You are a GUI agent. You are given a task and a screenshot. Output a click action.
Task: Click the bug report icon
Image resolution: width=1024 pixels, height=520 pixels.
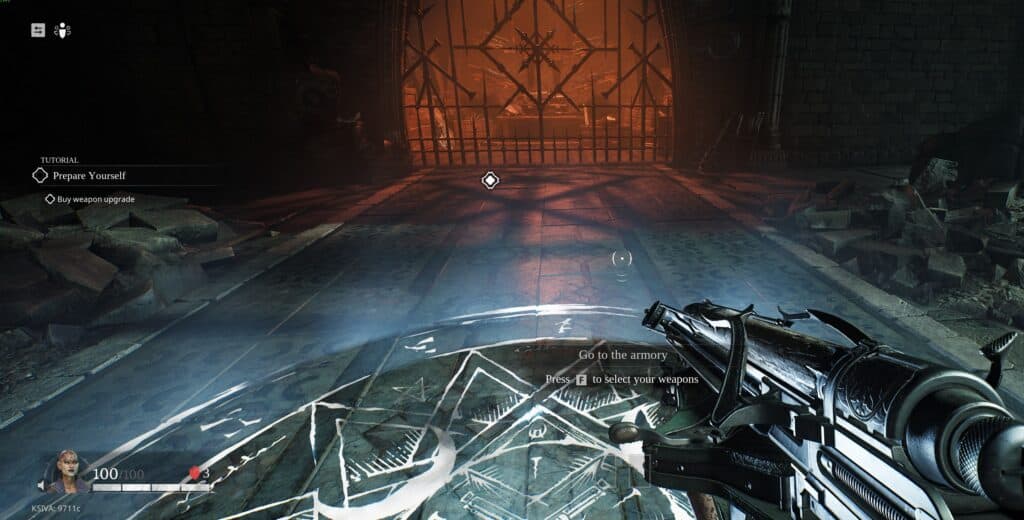click(62, 30)
